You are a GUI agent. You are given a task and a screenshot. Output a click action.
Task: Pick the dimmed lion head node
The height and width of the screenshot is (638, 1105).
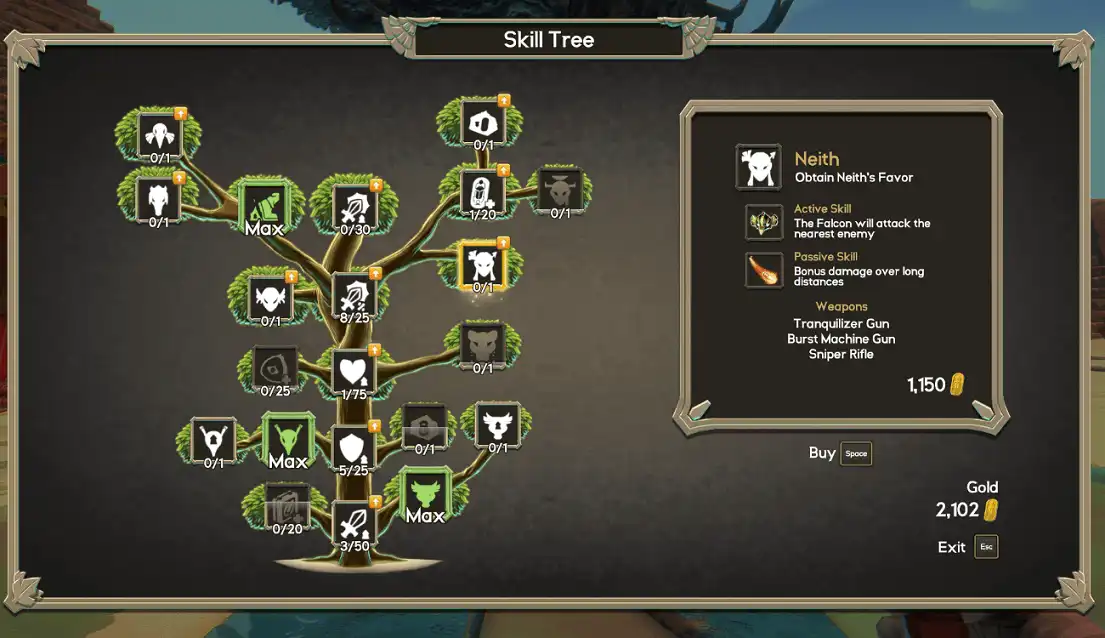[x=483, y=345]
